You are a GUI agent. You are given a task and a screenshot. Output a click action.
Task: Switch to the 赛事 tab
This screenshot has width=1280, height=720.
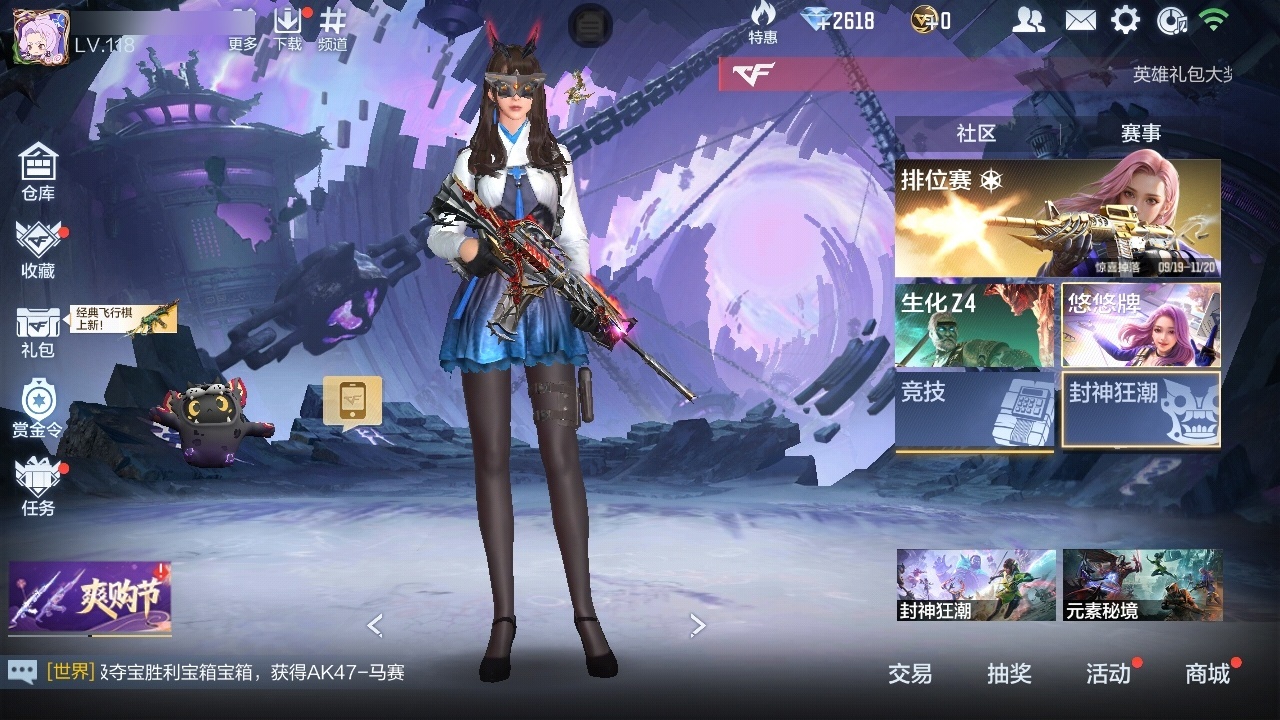click(1140, 133)
